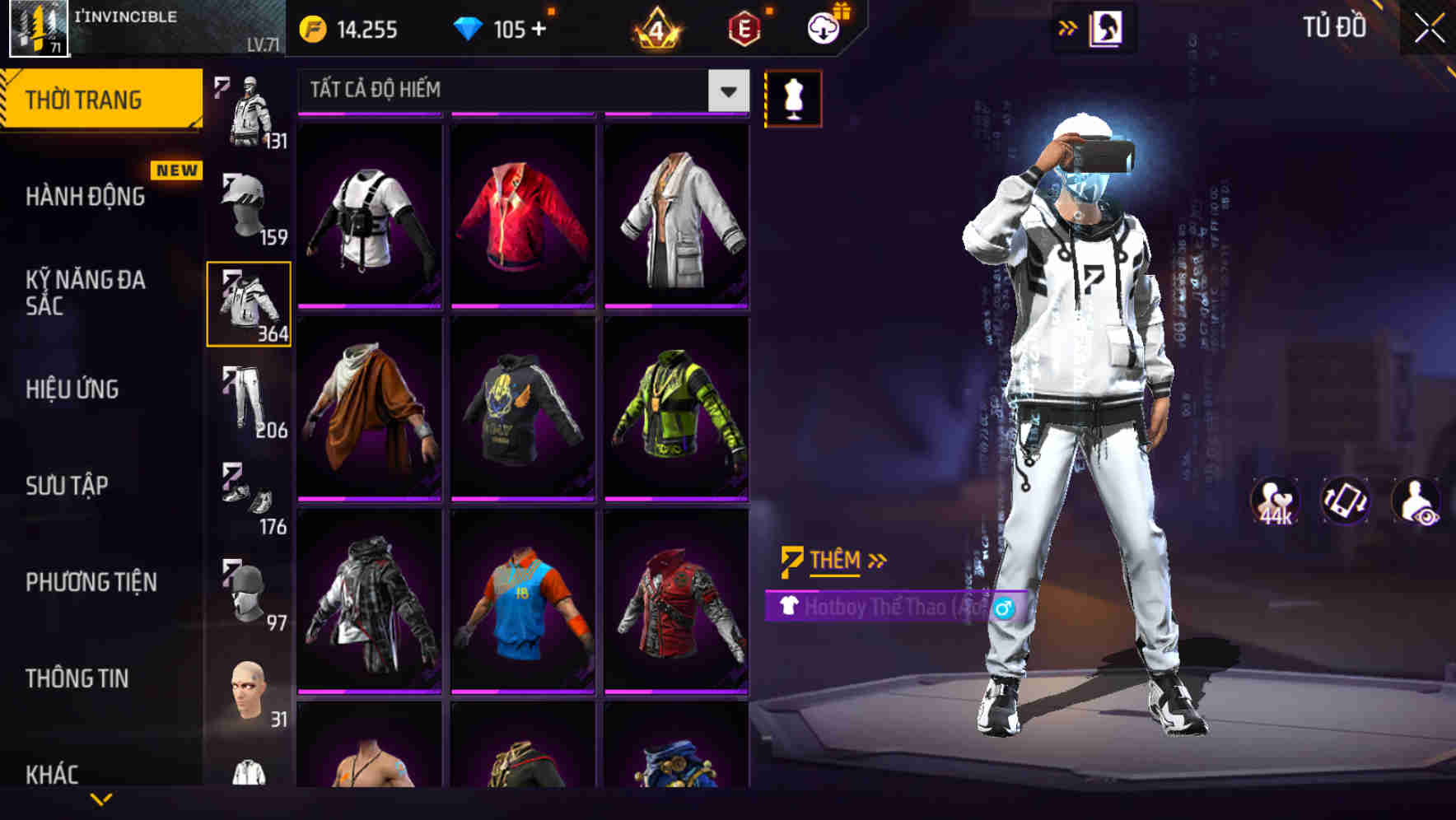Open the rank crown icon showing level 4
Viewport: 1456px width, 820px height.
click(x=655, y=27)
